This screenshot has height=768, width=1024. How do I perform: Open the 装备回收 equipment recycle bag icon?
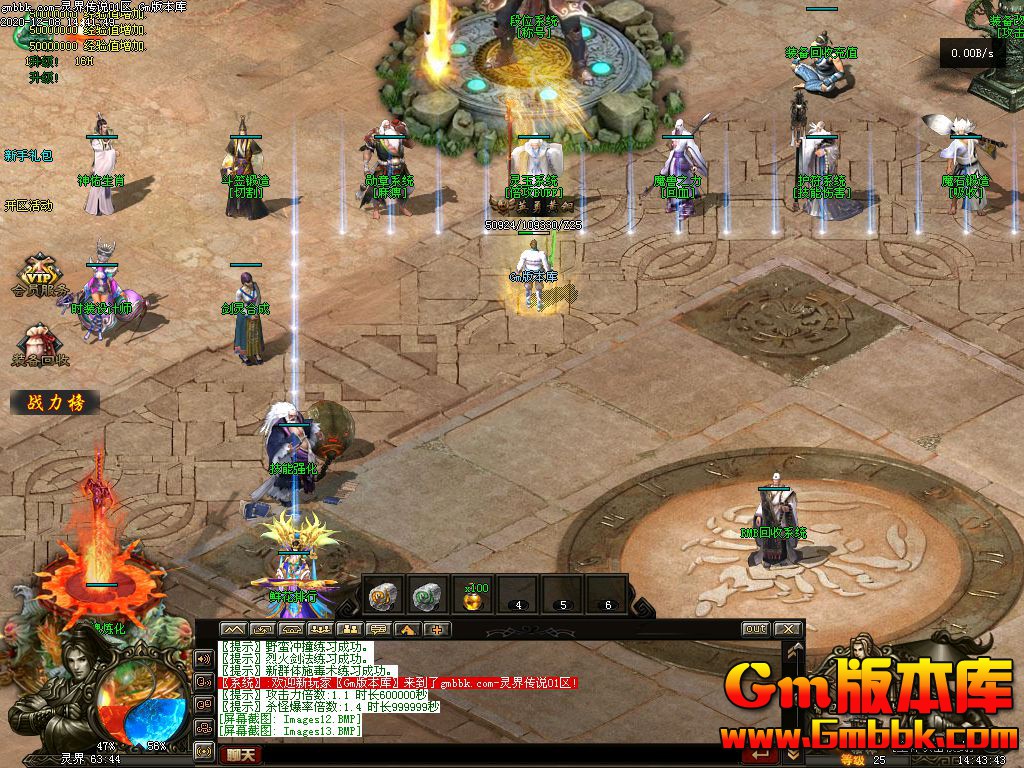point(40,345)
